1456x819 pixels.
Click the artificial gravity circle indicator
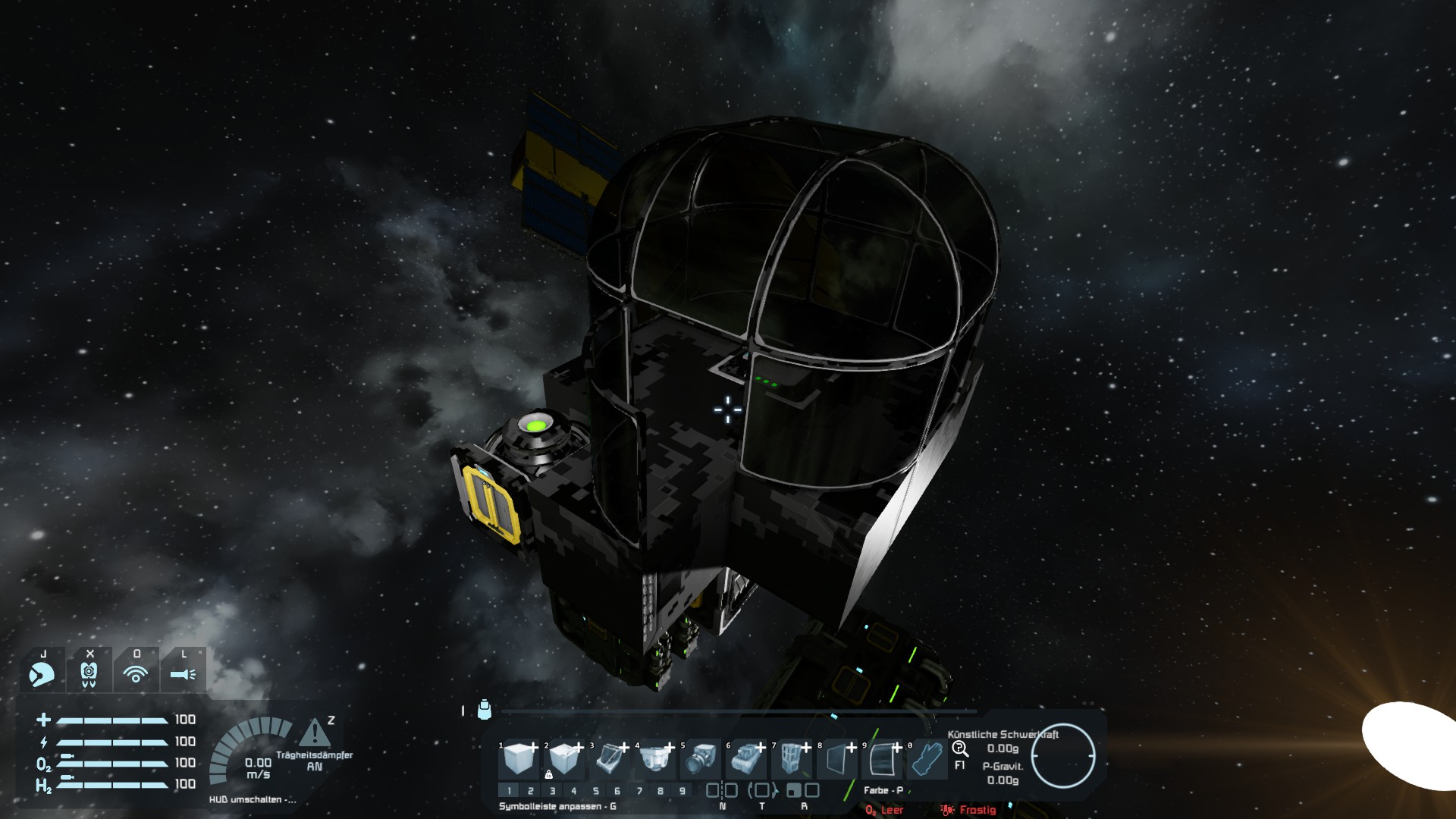pos(1063,756)
